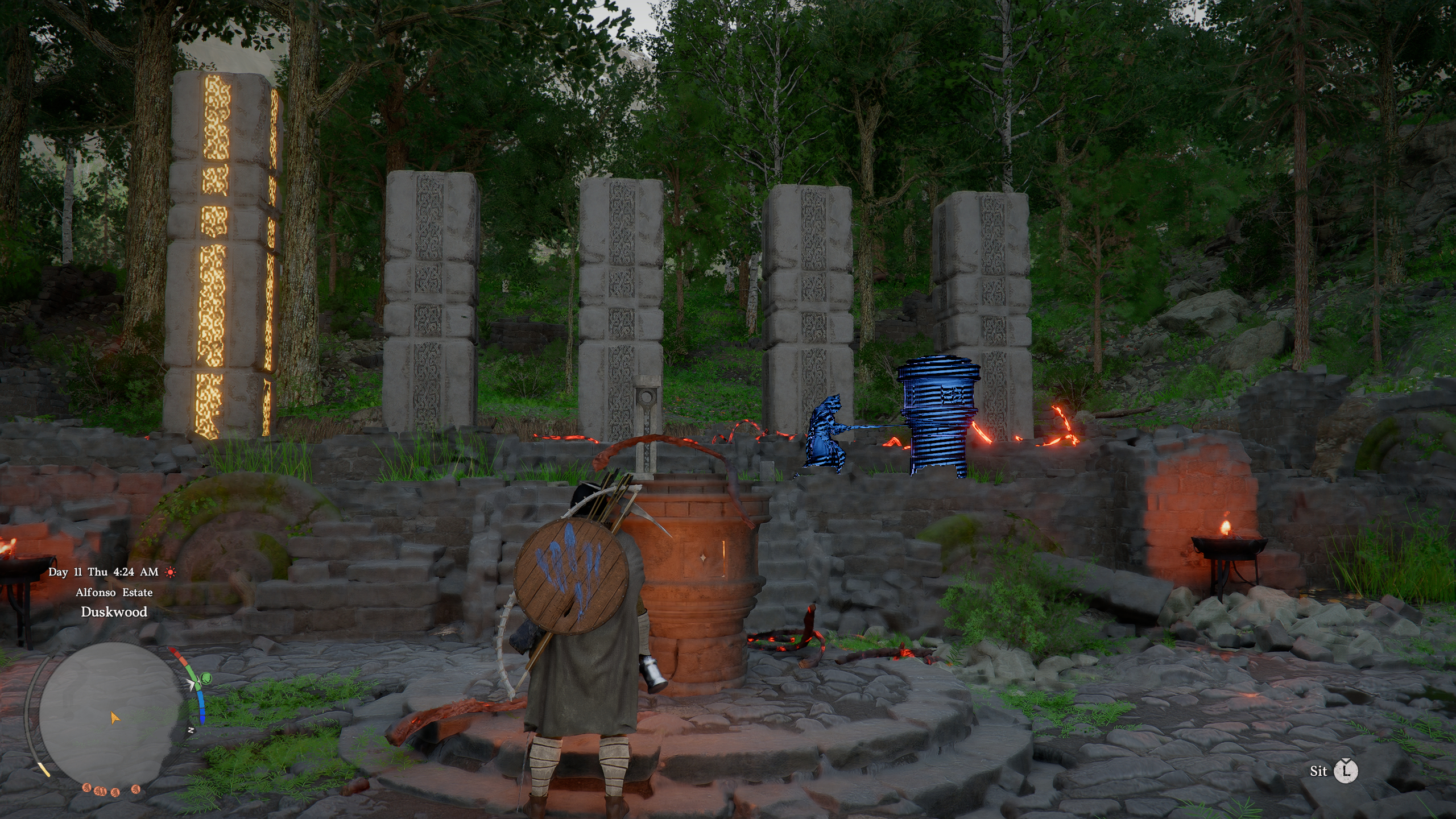
Task: Click the yellow player arrow on the minimap
Action: 115,717
